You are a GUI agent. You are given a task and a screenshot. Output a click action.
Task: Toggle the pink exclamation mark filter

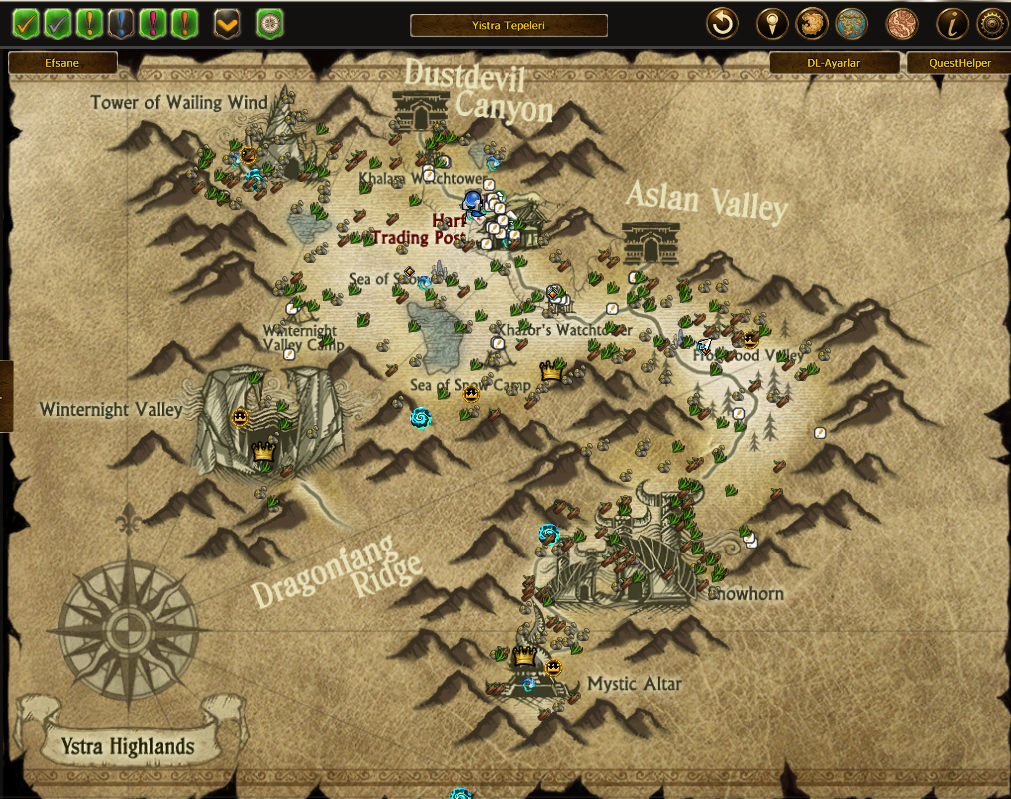153,23
